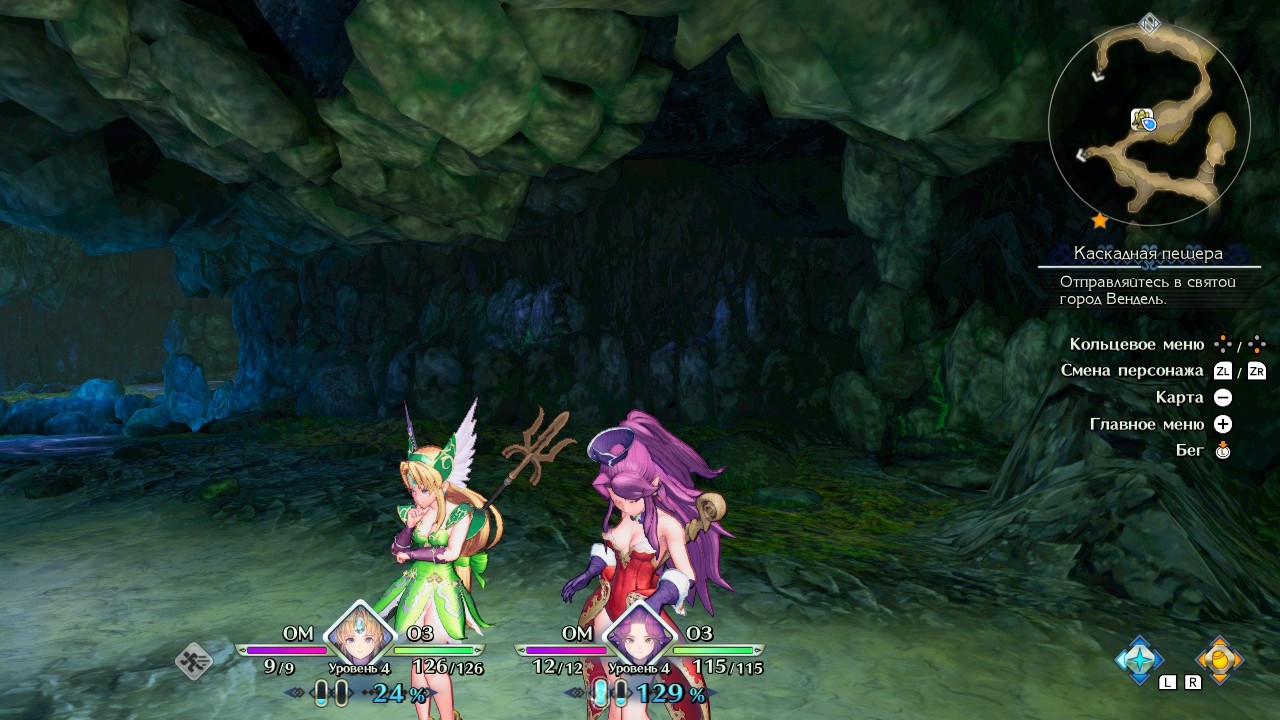1280x720 pixels.
Task: Click the Каскадная пещера location title
Action: tap(1148, 253)
